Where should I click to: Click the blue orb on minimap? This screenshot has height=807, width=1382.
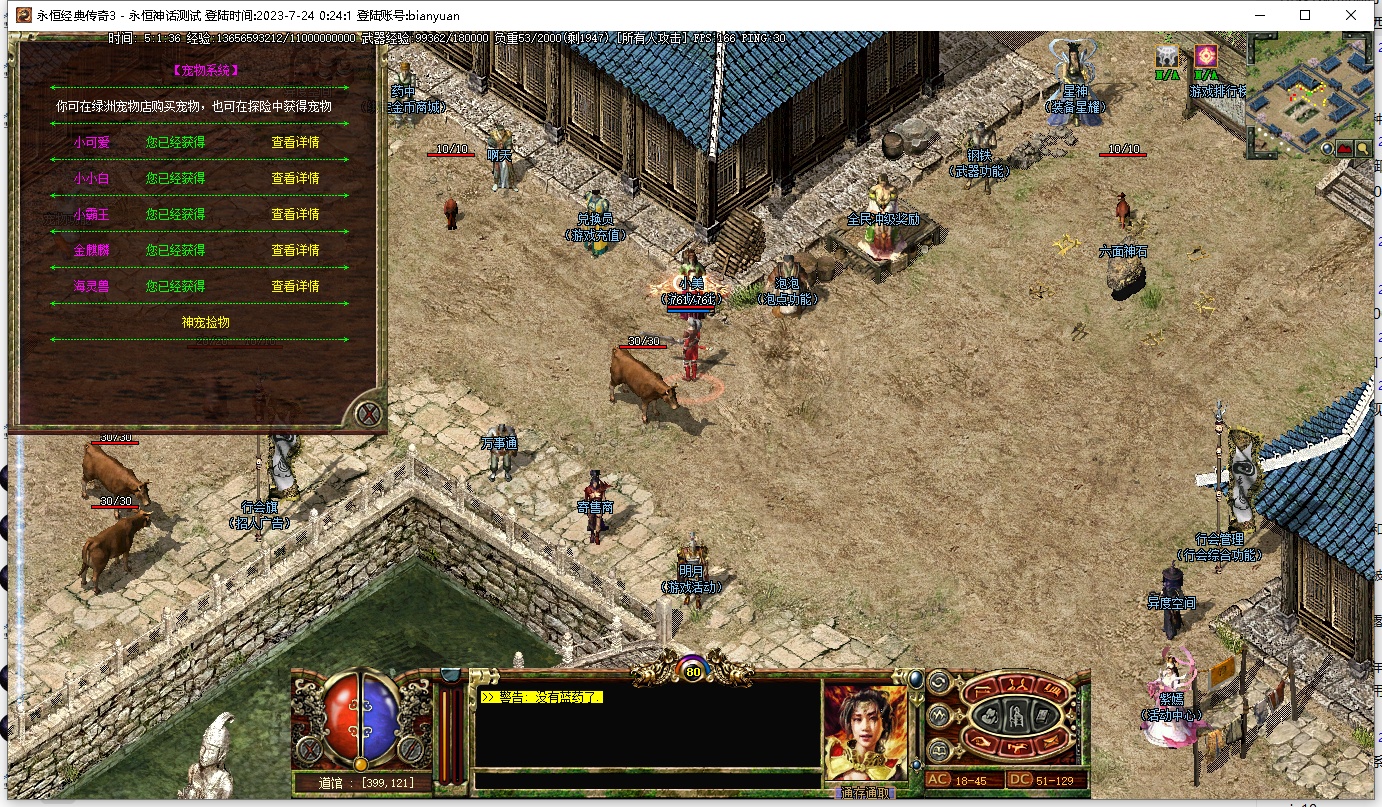click(1328, 149)
